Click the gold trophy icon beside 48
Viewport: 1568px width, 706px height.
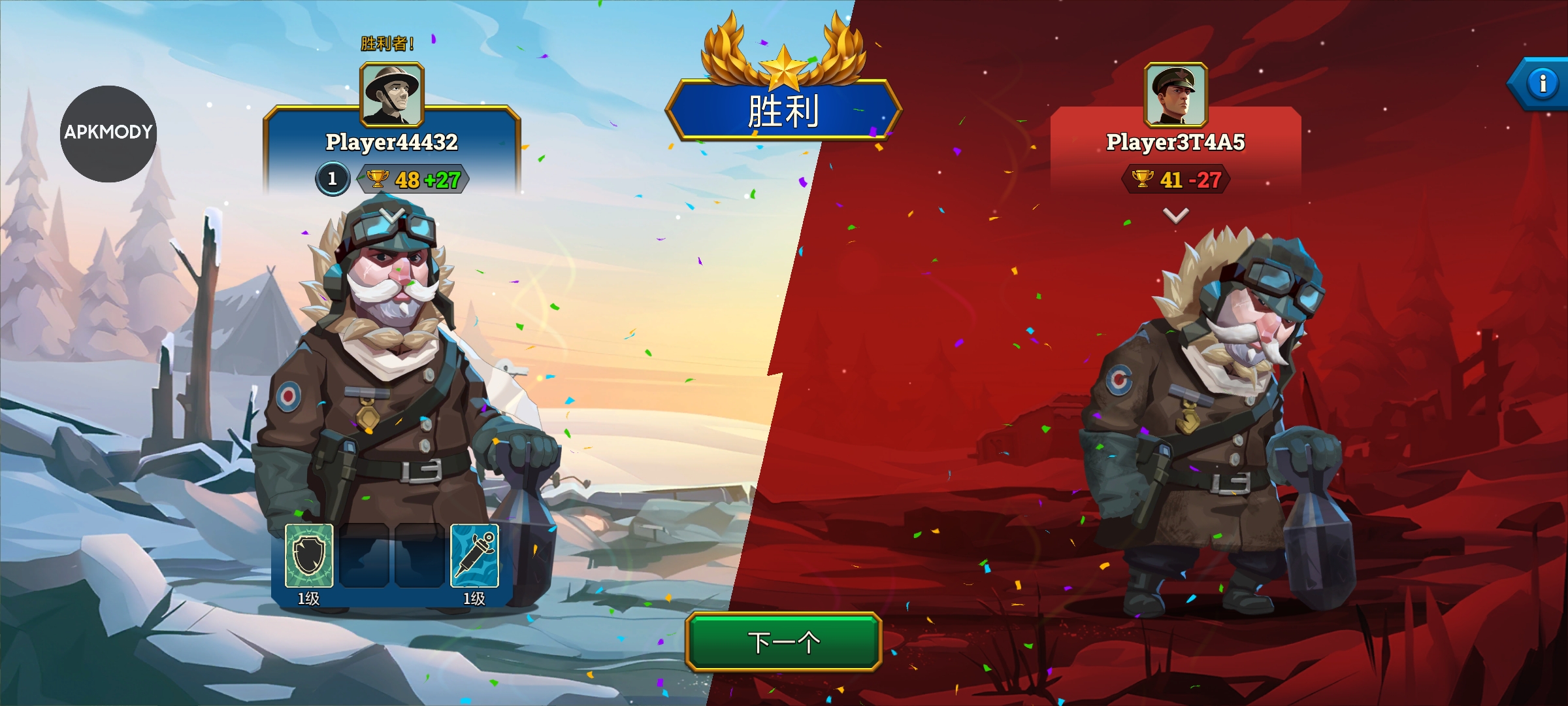point(377,180)
